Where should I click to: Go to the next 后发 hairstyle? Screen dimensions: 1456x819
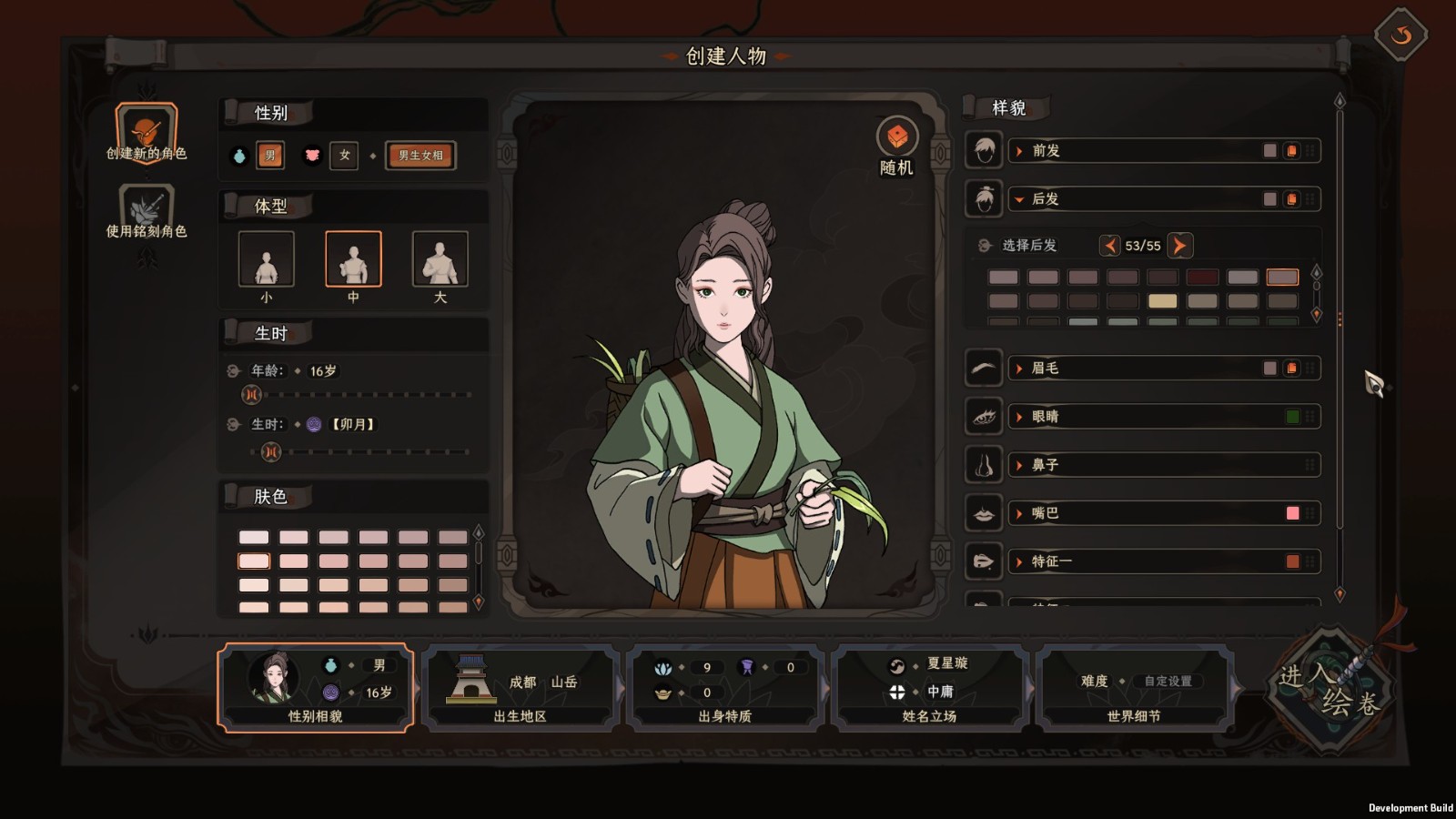point(1179,246)
